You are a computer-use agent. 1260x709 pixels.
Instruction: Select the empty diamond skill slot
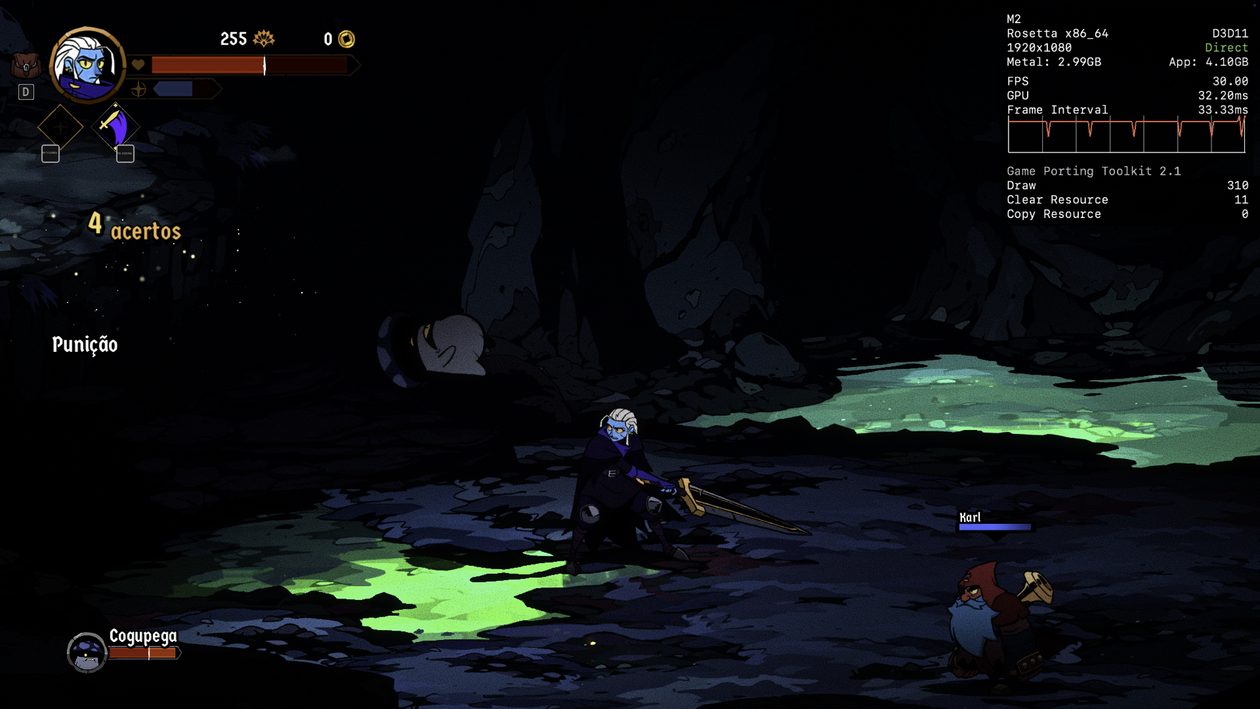pos(60,127)
